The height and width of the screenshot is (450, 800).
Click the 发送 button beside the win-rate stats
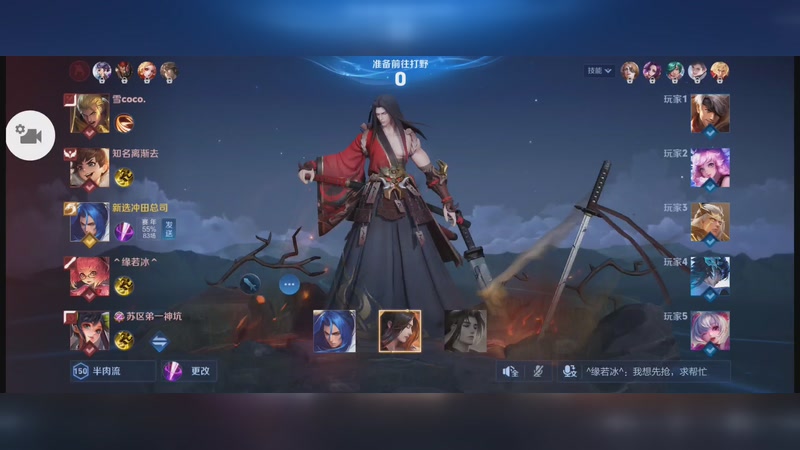click(169, 229)
